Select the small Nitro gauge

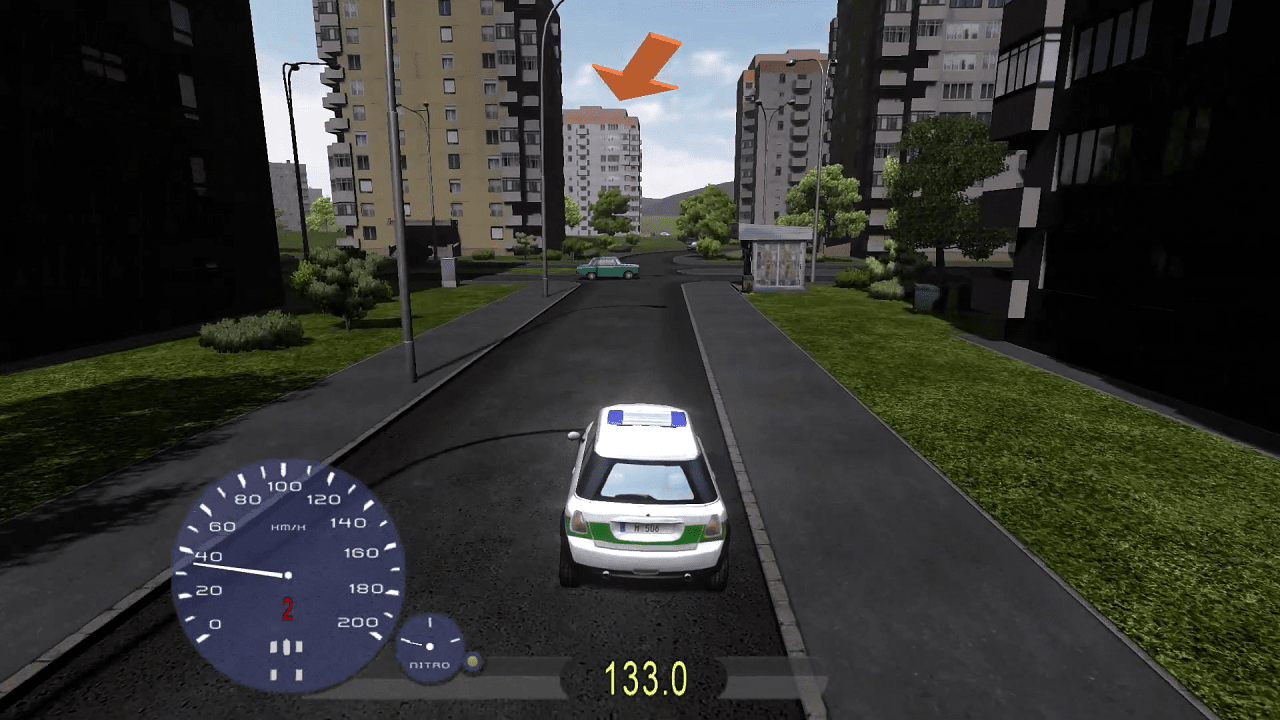431,647
